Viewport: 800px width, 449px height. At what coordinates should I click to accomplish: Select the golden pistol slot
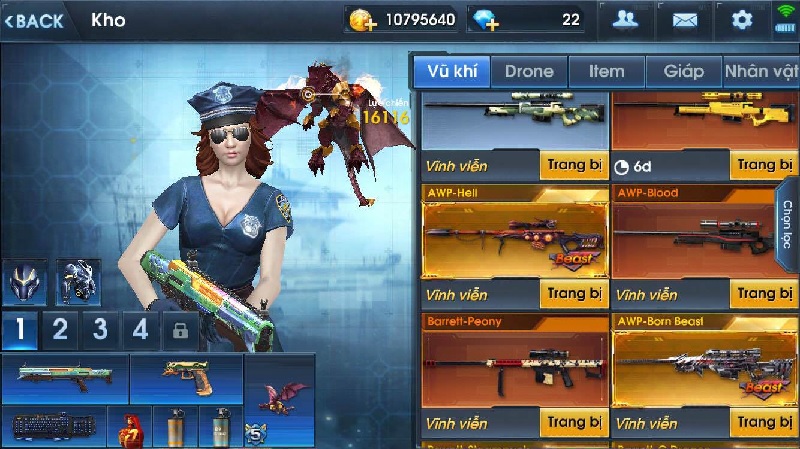(186, 378)
